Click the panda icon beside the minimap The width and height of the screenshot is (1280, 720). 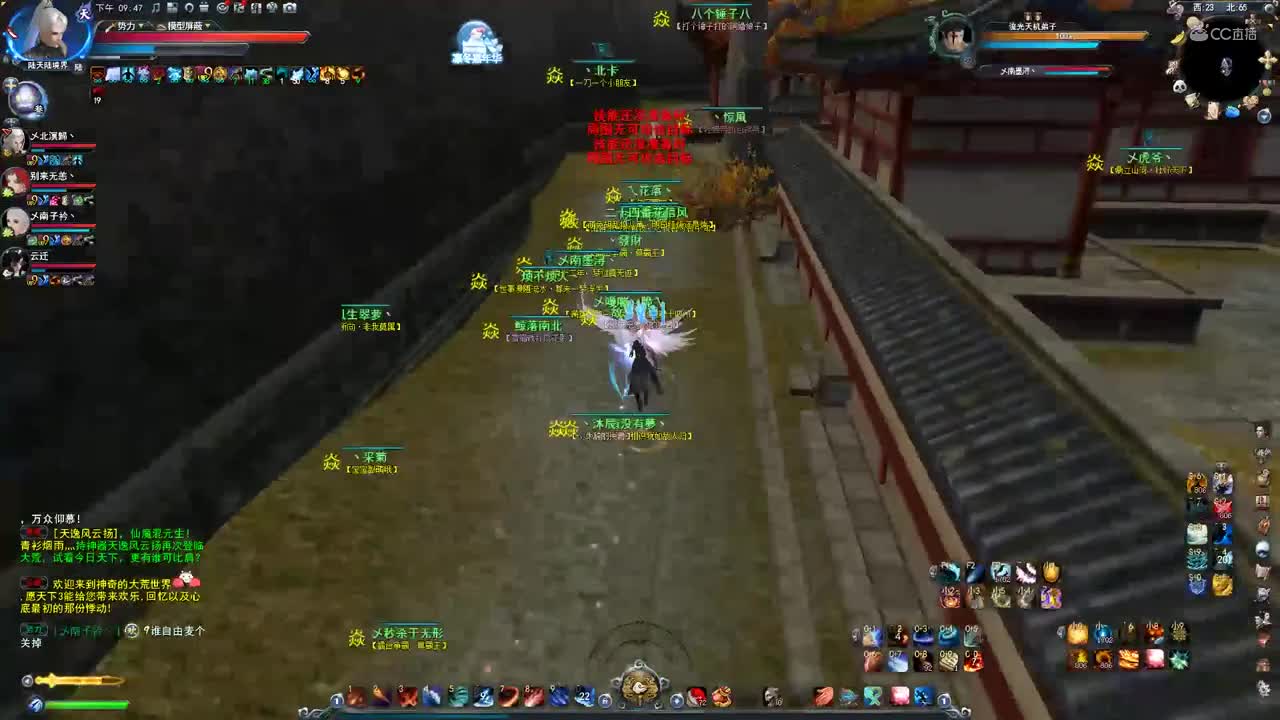(1179, 86)
